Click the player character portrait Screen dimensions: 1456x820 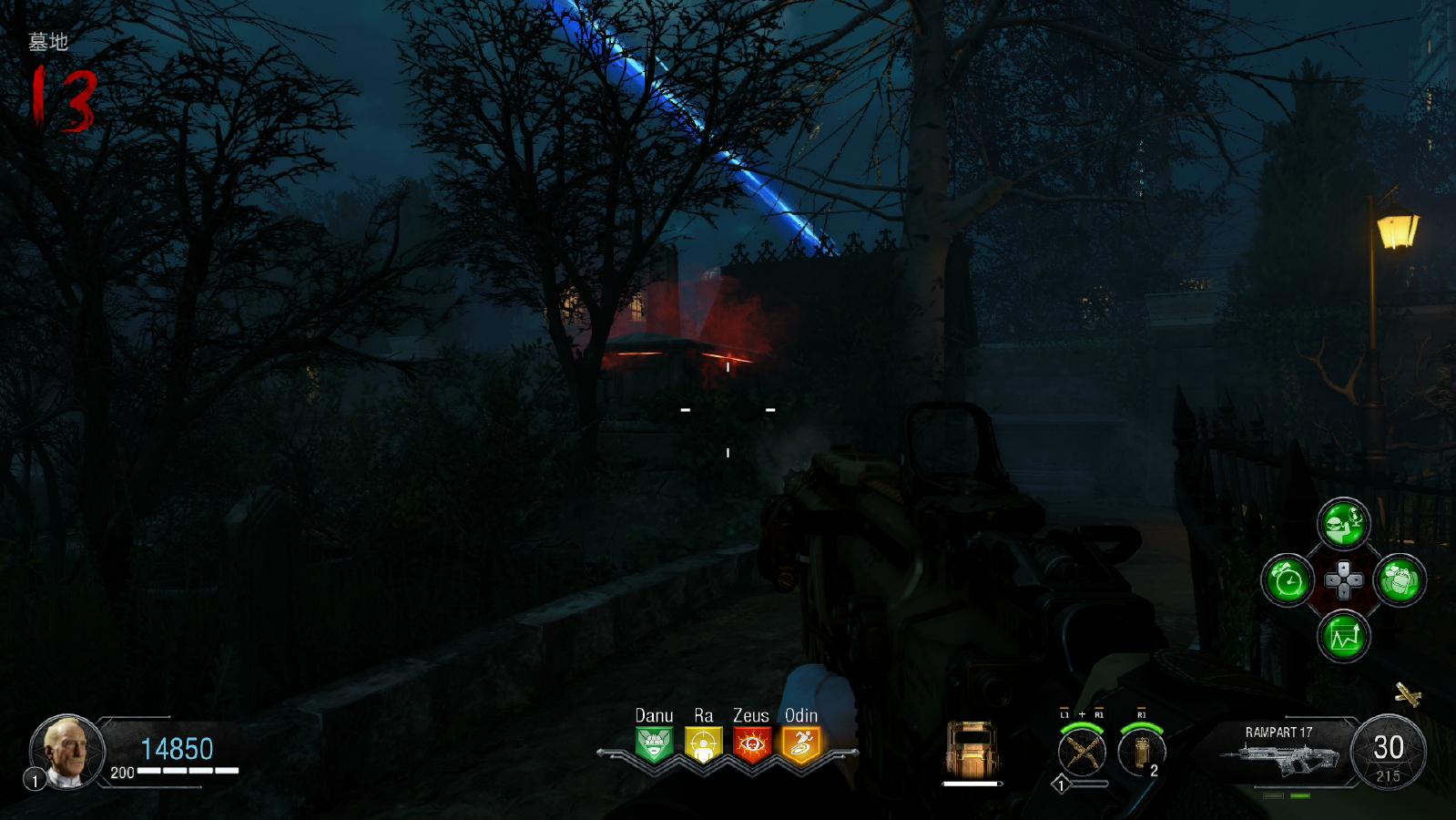[67, 751]
